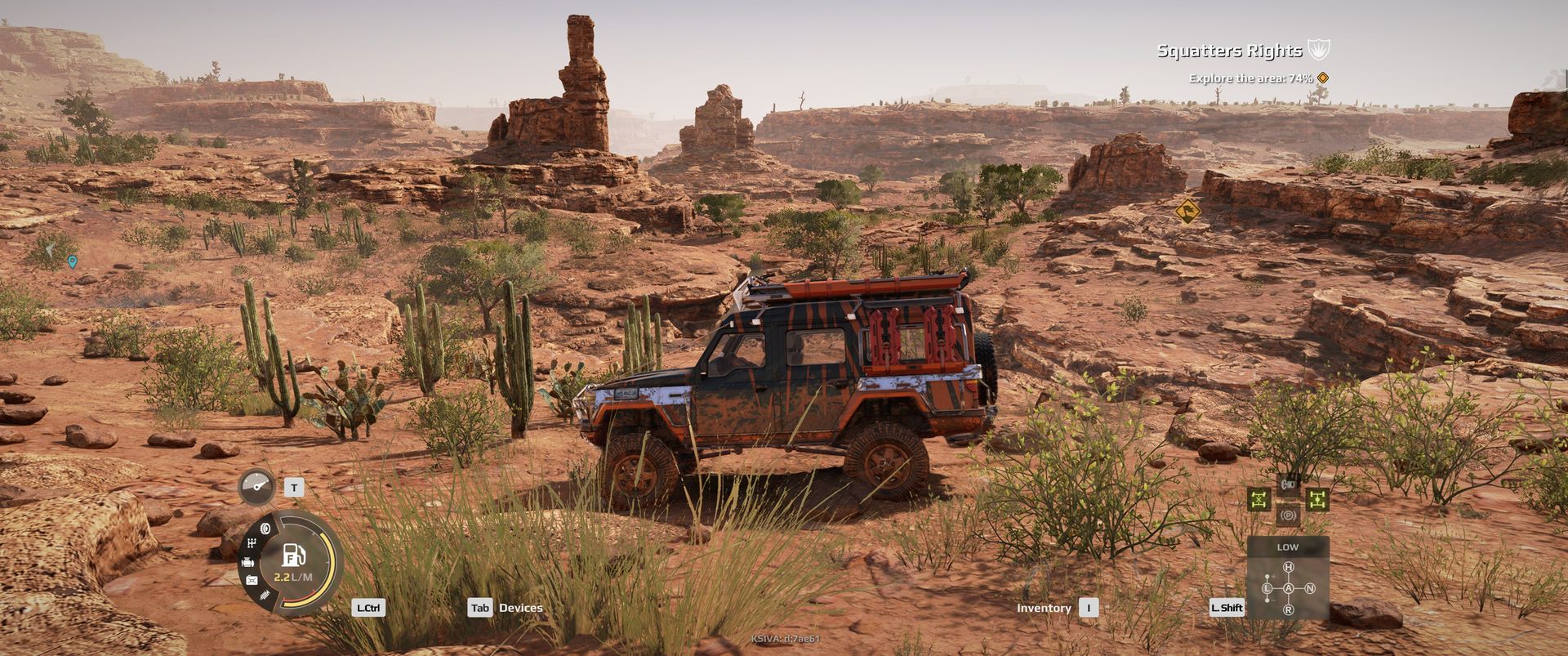Image resolution: width=1568 pixels, height=656 pixels.
Task: Click the round dial gauge icon
Action: [257, 487]
